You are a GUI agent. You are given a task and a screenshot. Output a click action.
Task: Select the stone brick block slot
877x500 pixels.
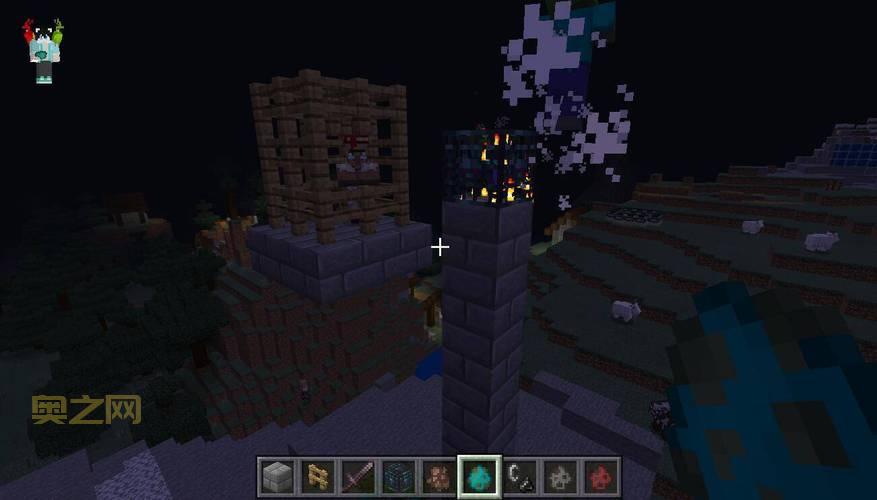[278, 477]
